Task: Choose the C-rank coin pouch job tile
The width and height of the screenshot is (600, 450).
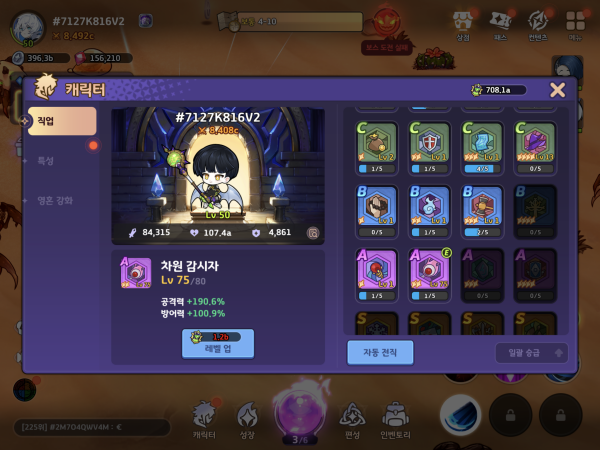Action: (377, 143)
